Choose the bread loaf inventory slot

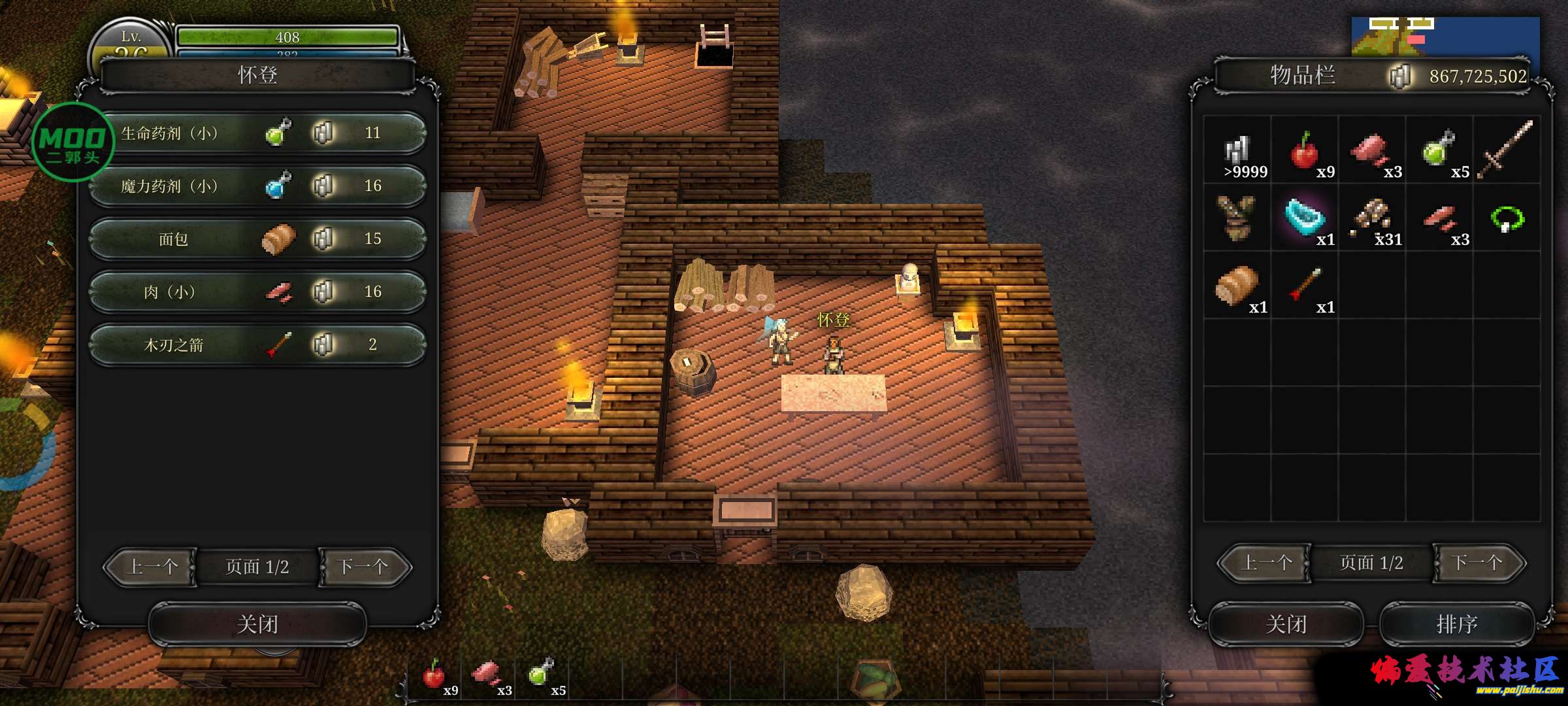point(1237,286)
